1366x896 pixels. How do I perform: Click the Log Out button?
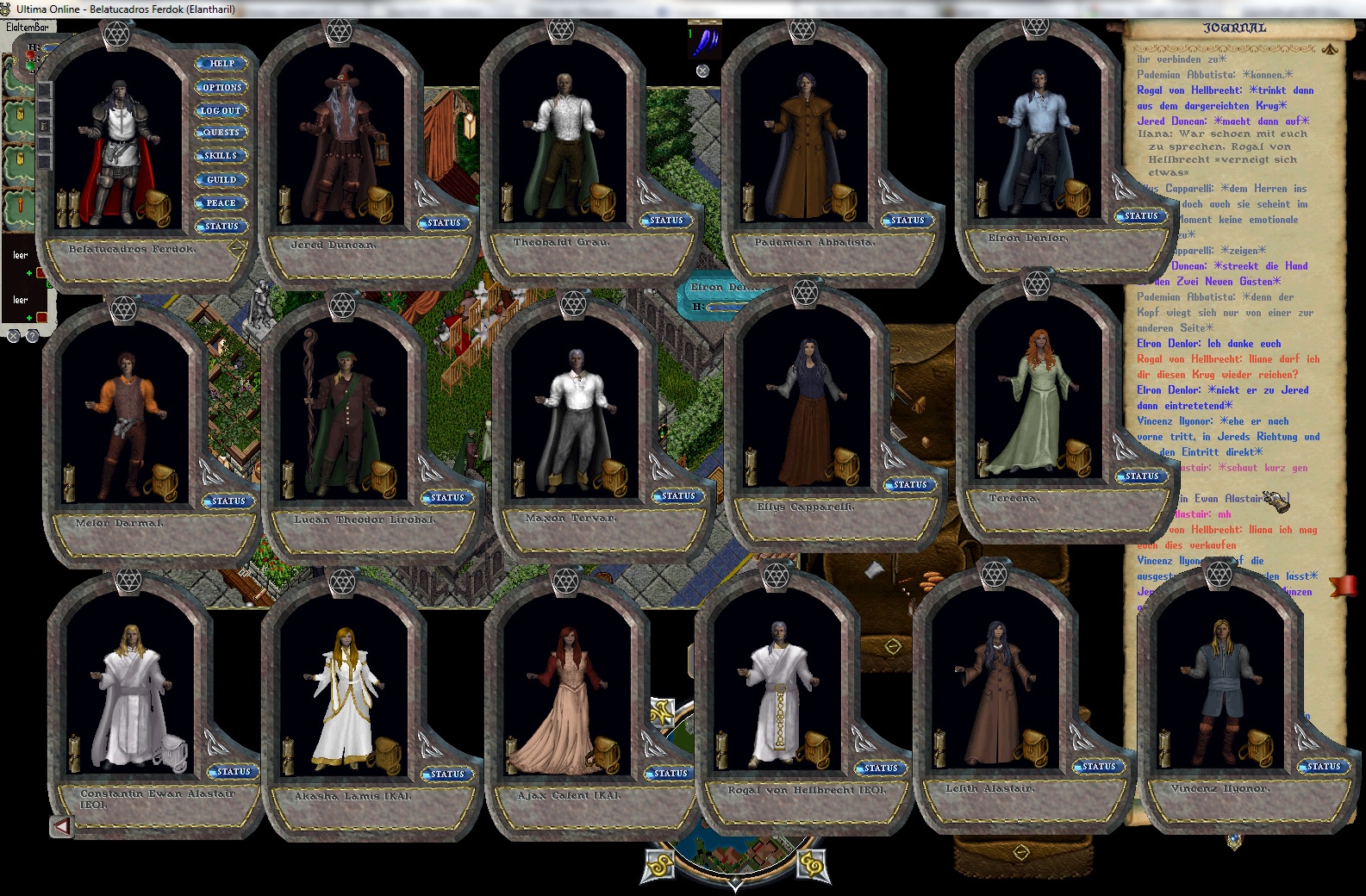pos(221,110)
